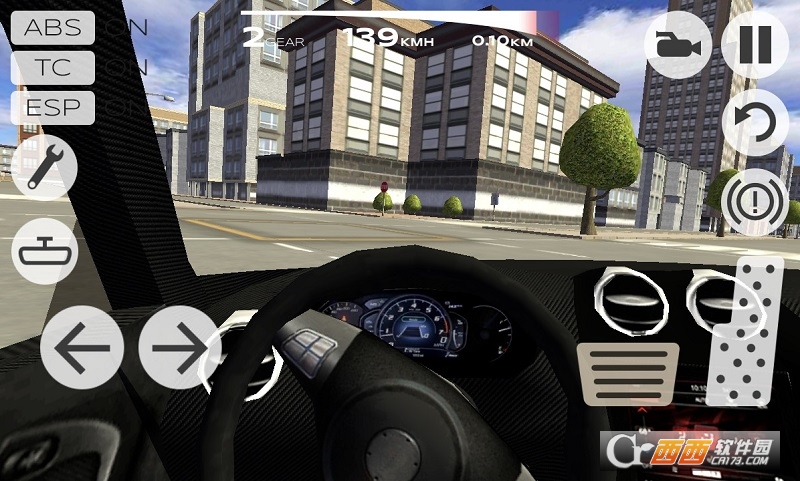Toggle the TC traction control button
Viewport: 800px width, 481px height.
click(53, 68)
